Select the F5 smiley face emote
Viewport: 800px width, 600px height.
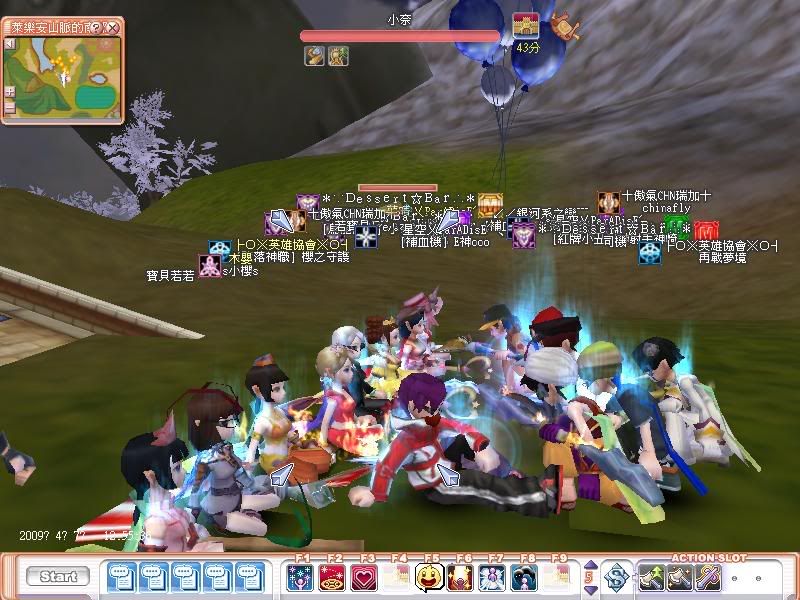click(430, 577)
